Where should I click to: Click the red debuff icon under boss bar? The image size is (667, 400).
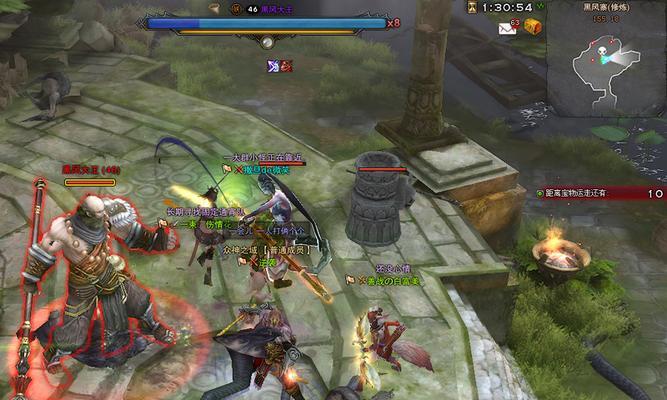[x=286, y=66]
